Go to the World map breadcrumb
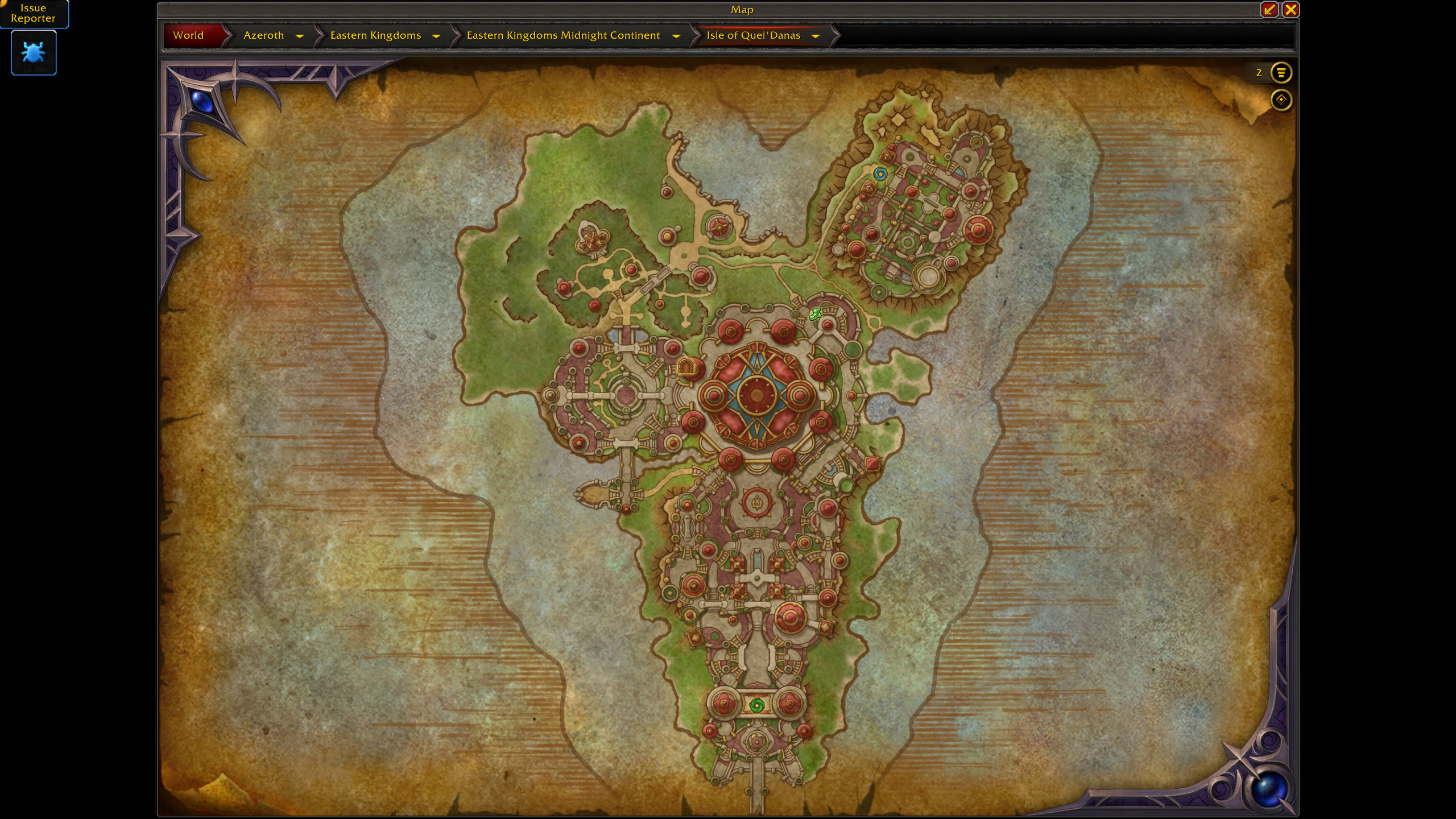Viewport: 1456px width, 819px height. click(188, 35)
